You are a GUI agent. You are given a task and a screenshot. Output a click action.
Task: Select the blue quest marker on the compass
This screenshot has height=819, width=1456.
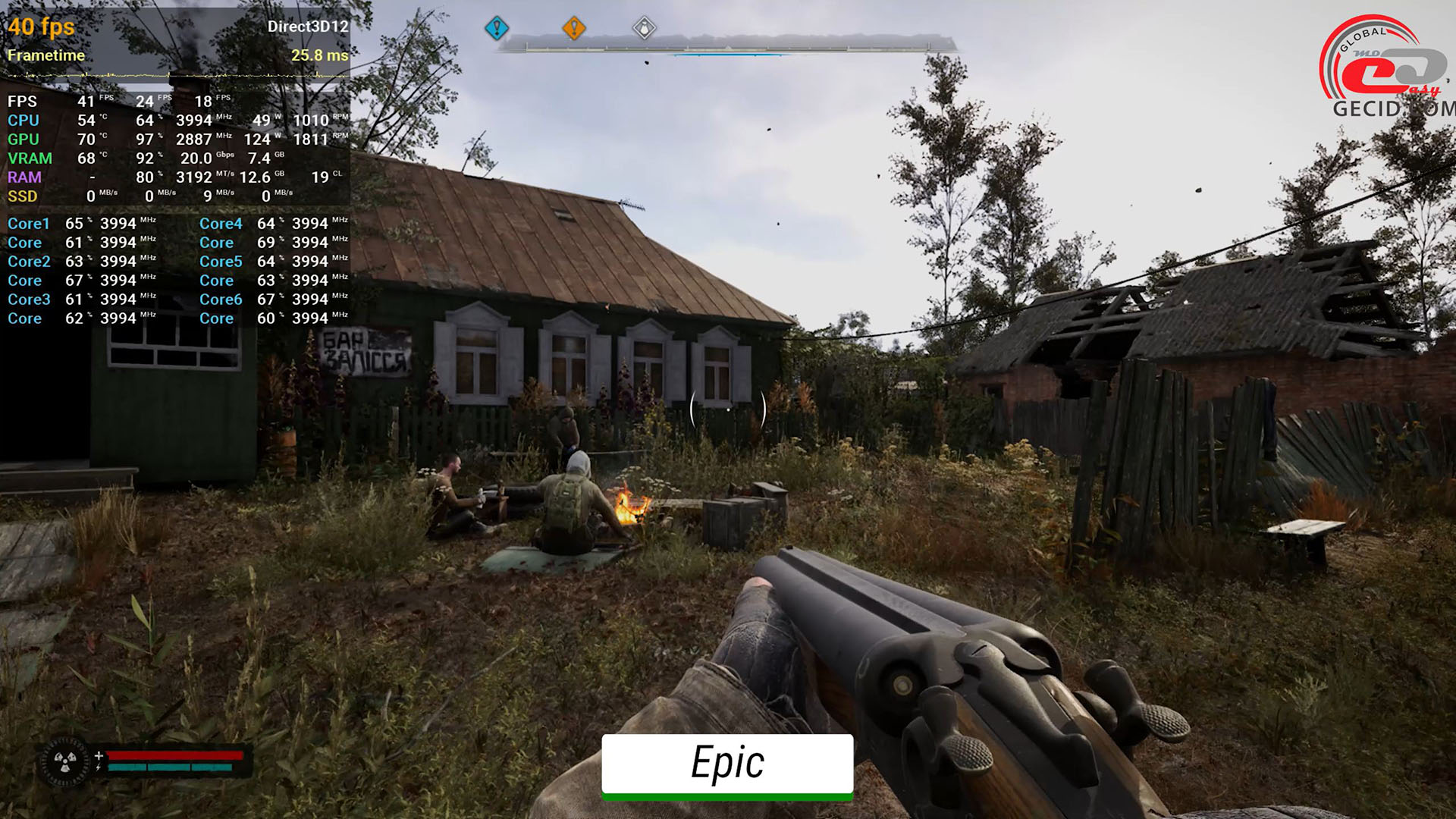click(497, 29)
